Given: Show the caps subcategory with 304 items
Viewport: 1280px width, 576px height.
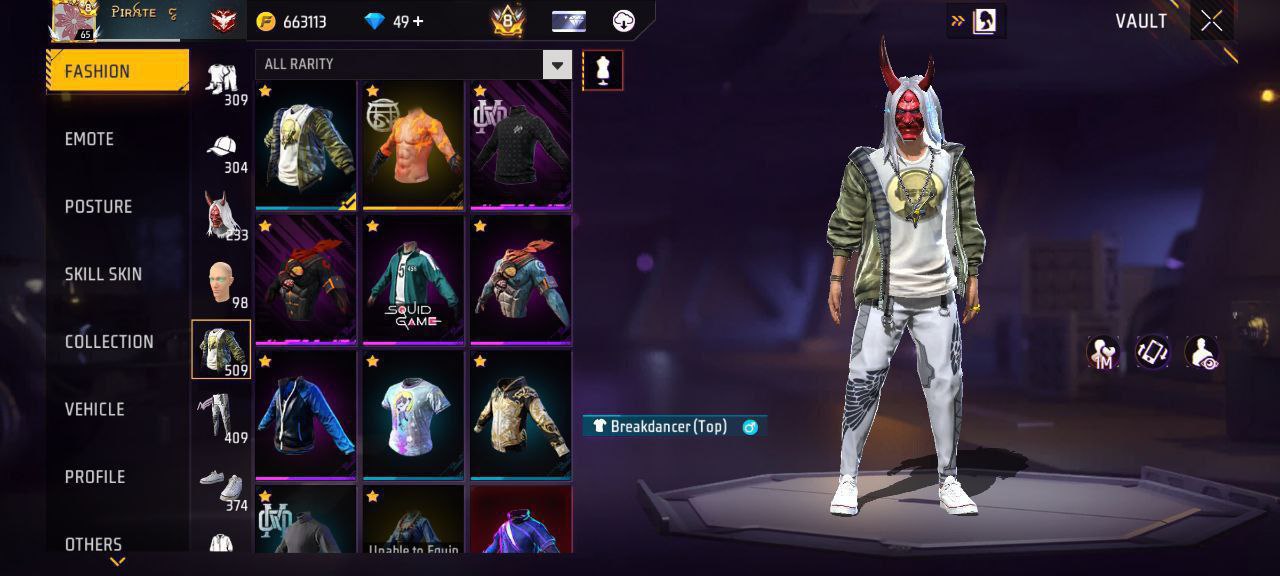Looking at the screenshot, I should pos(221,151).
